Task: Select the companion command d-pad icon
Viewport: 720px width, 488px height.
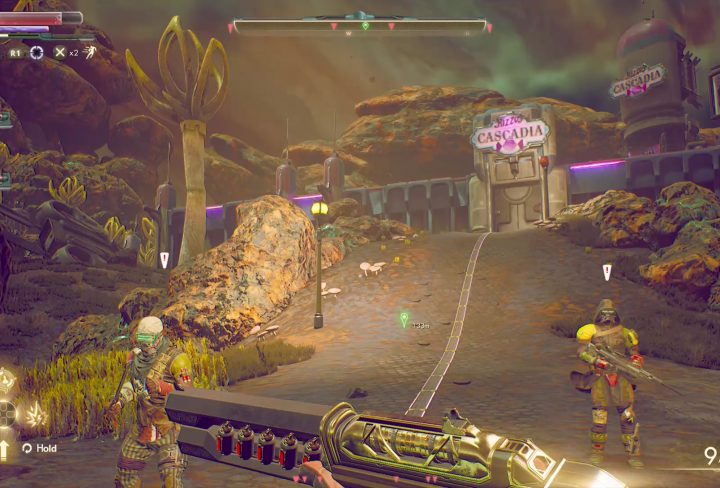Action: coord(7,412)
